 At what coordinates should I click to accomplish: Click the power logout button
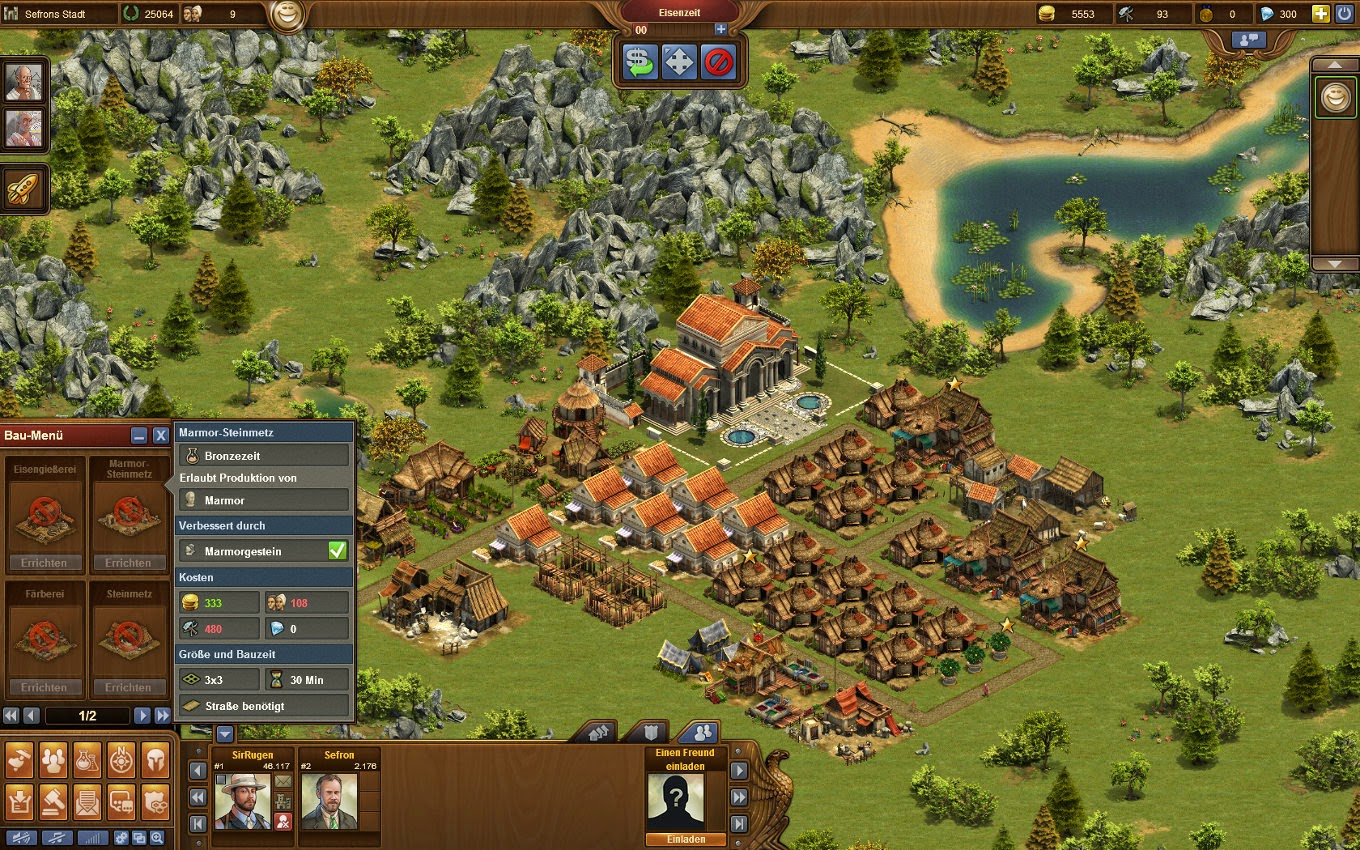coord(1344,14)
